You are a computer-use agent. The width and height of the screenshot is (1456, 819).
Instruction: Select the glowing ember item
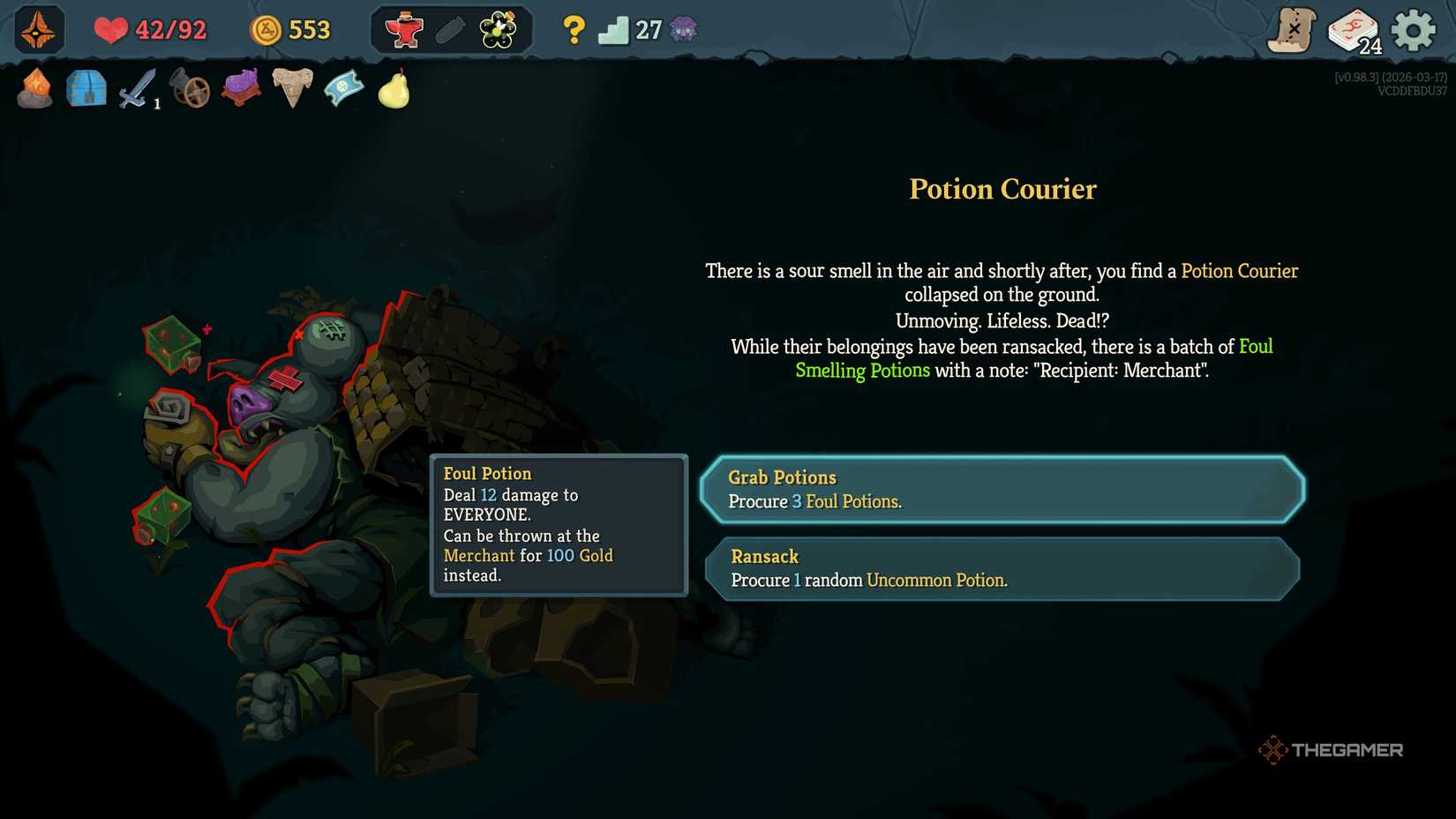point(34,88)
